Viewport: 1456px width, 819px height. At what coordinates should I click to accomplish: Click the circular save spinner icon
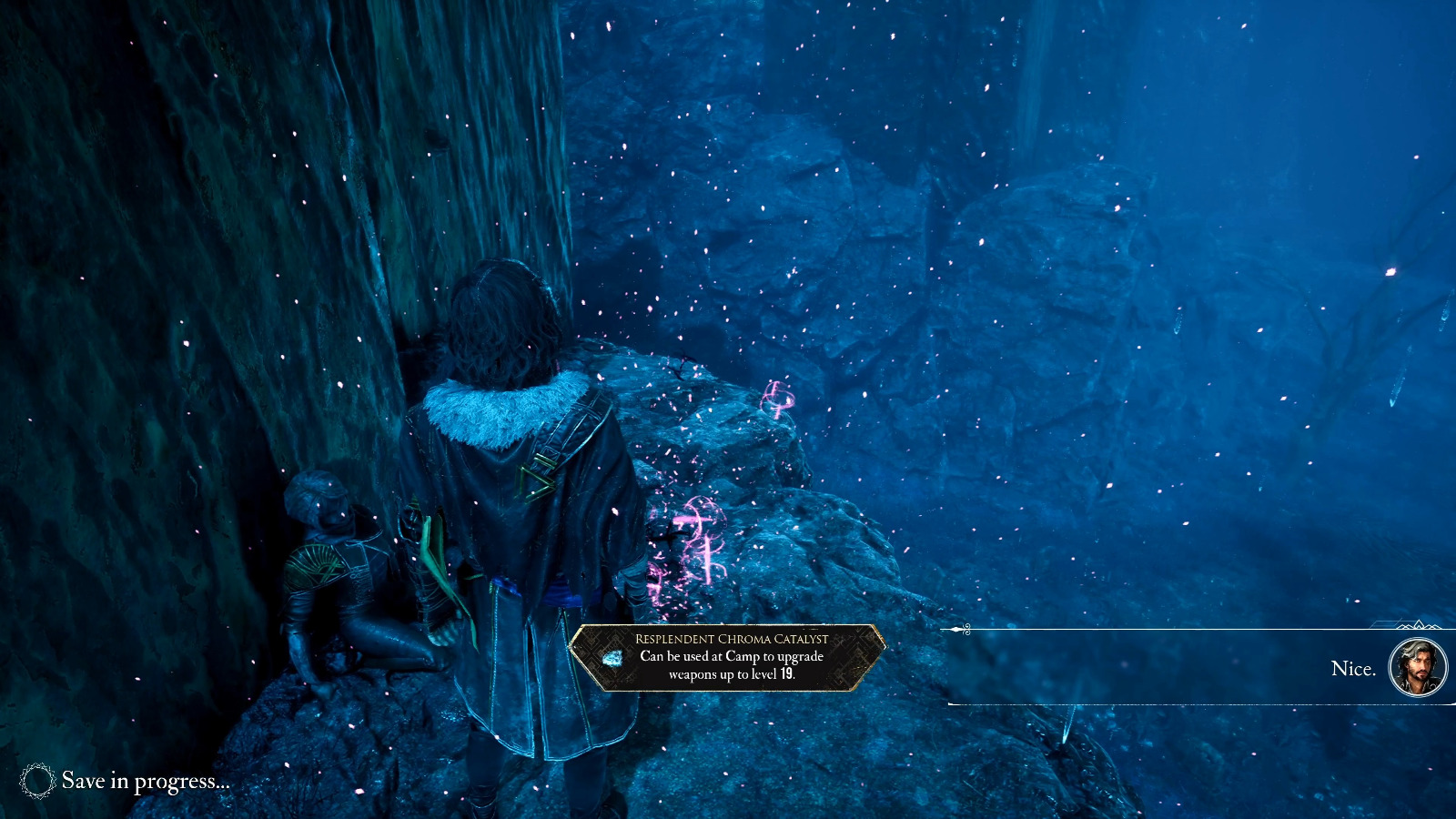pos(38,781)
